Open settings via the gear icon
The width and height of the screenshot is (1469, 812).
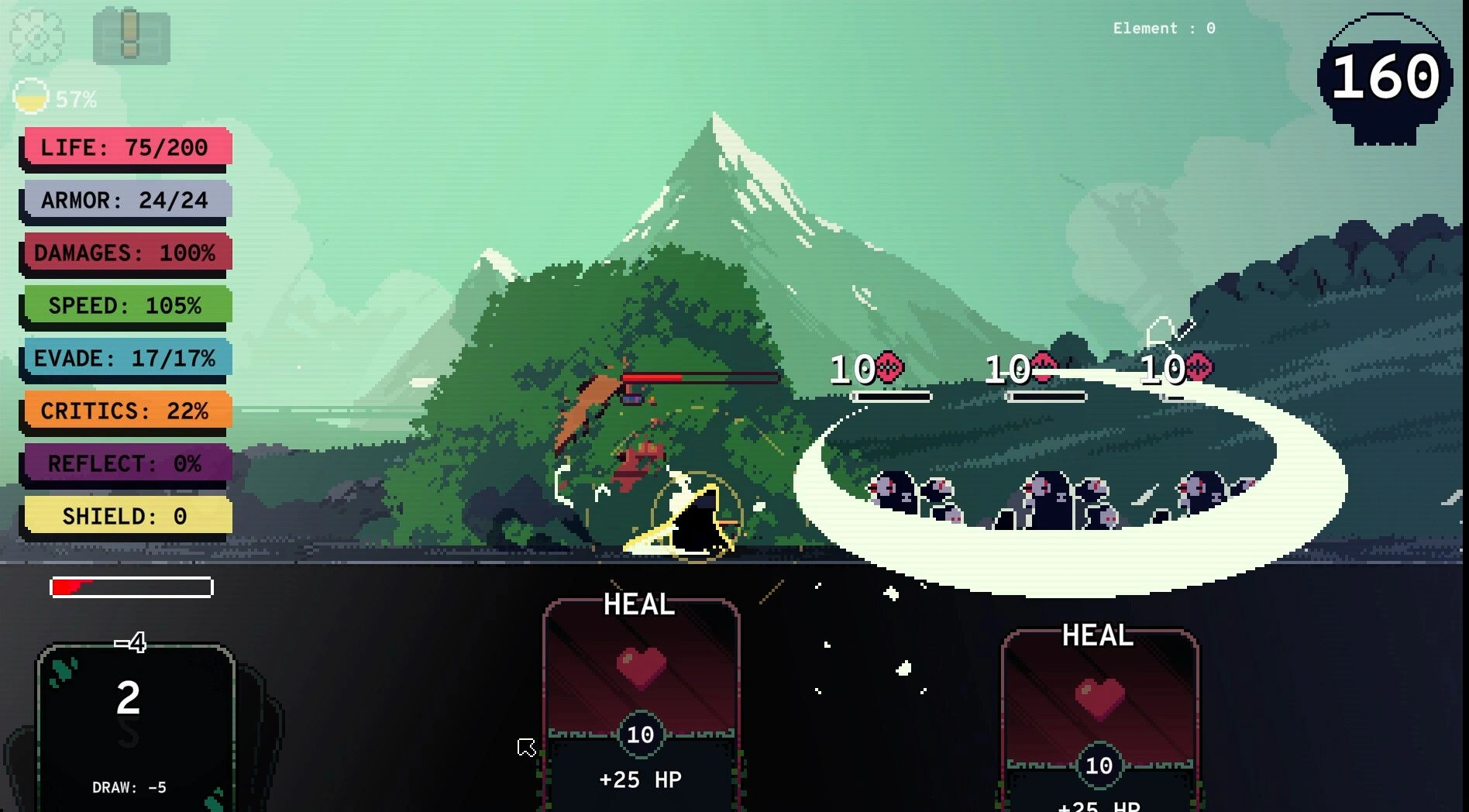36,36
